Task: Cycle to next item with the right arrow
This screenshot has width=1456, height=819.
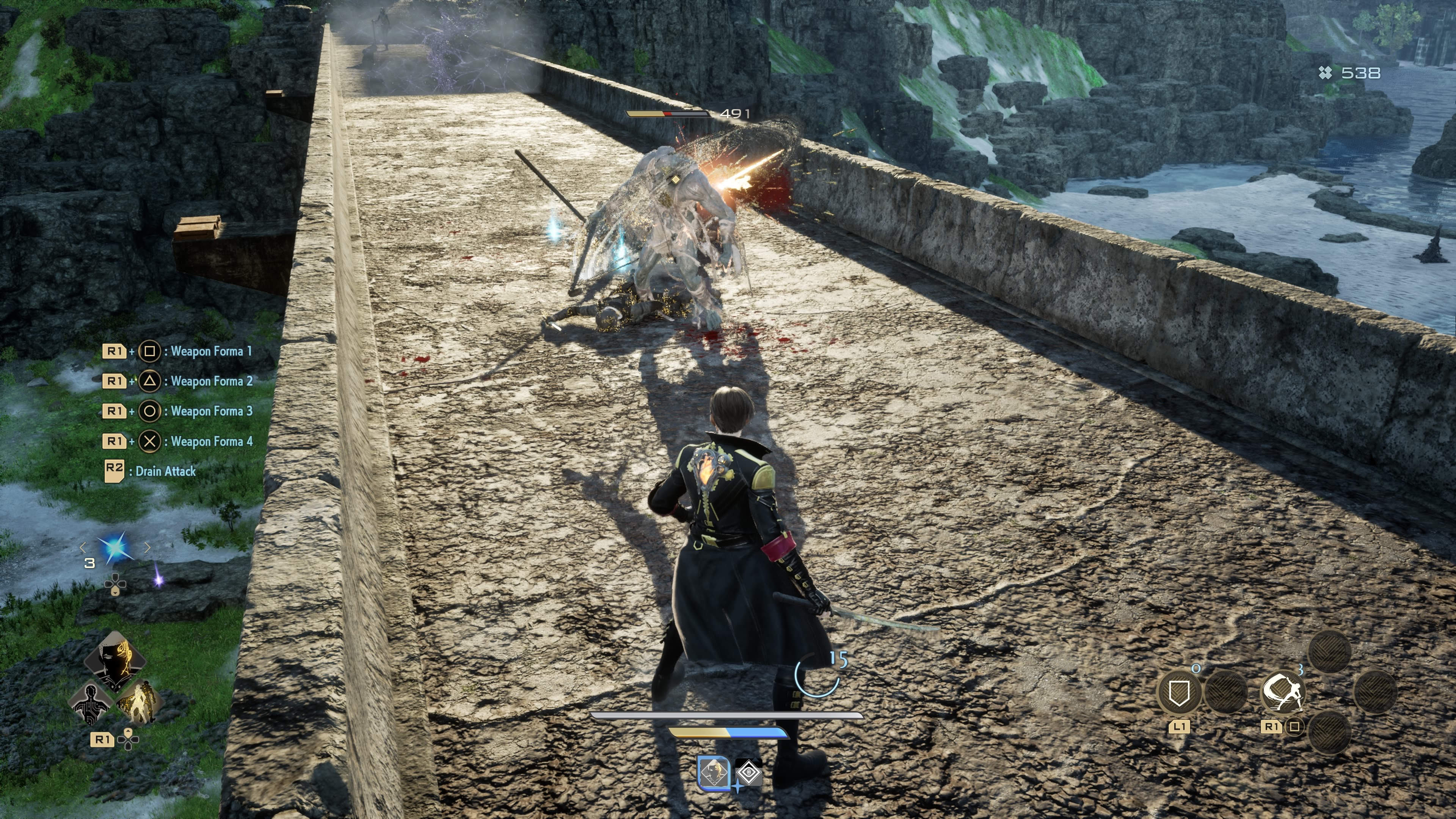Action: click(x=147, y=548)
